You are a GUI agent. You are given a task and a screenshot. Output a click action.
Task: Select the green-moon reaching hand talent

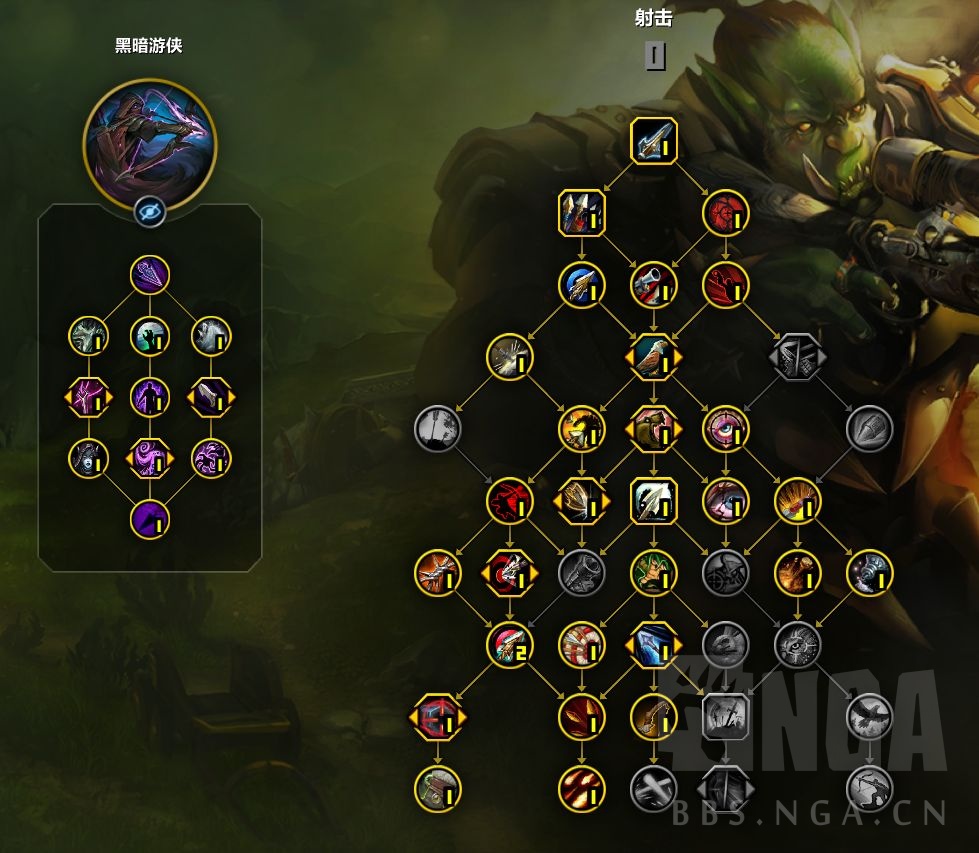tap(149, 335)
